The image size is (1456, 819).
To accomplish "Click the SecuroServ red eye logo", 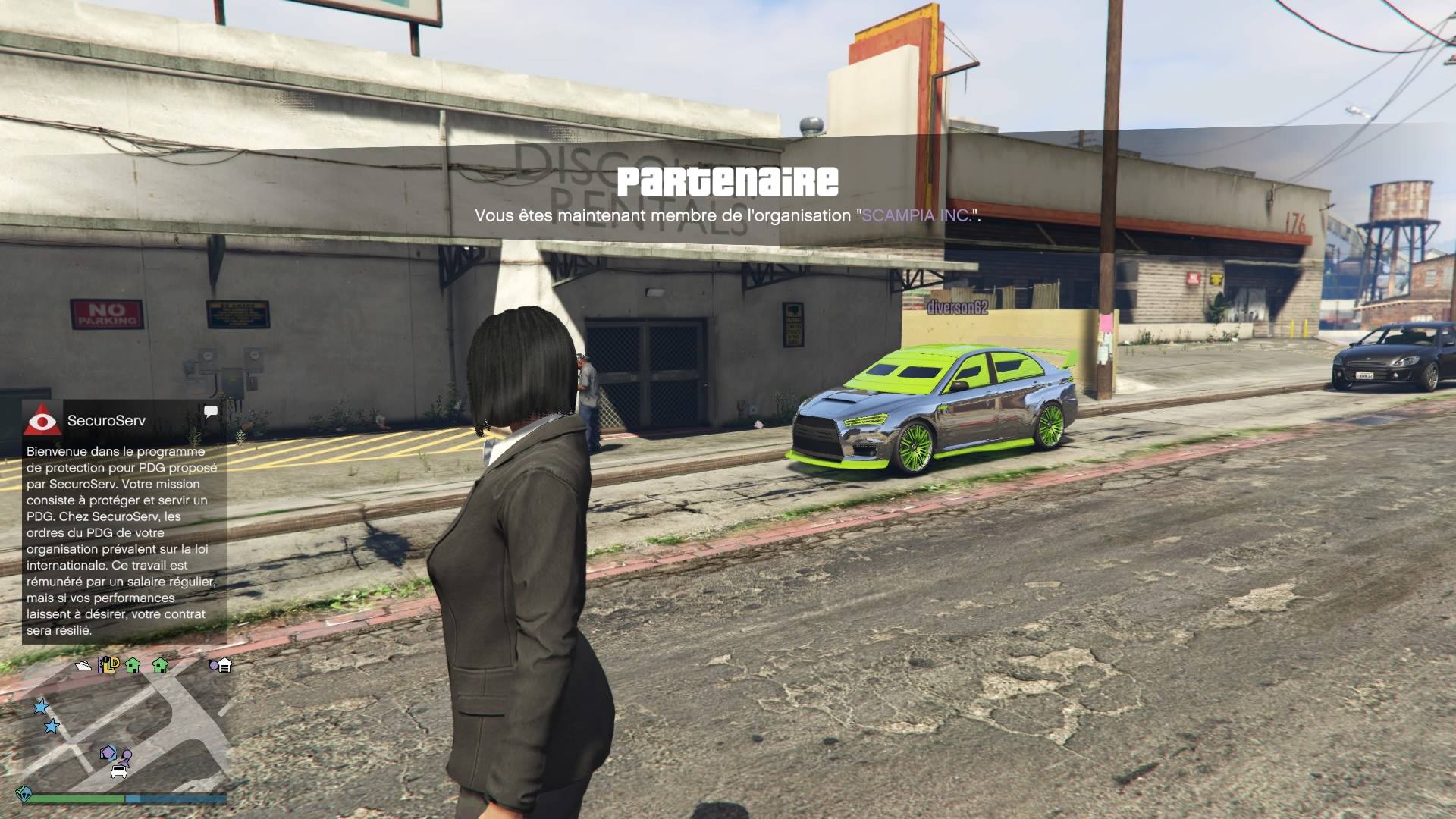I will (42, 420).
